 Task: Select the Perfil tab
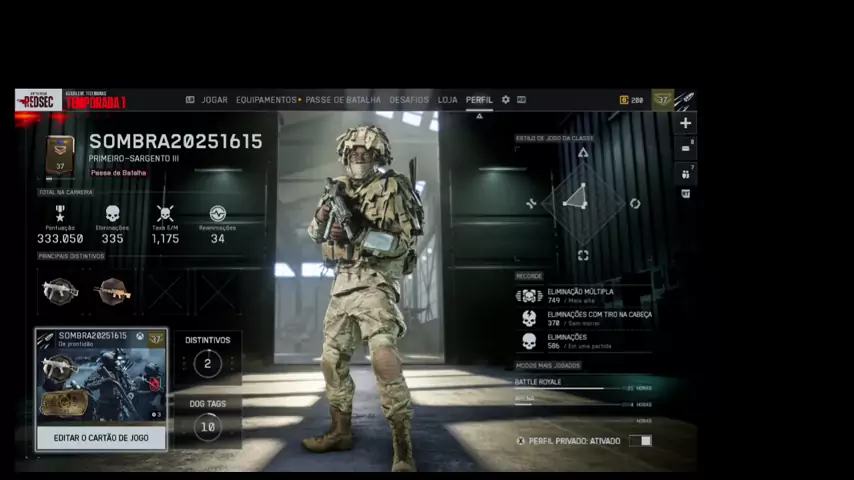479,100
